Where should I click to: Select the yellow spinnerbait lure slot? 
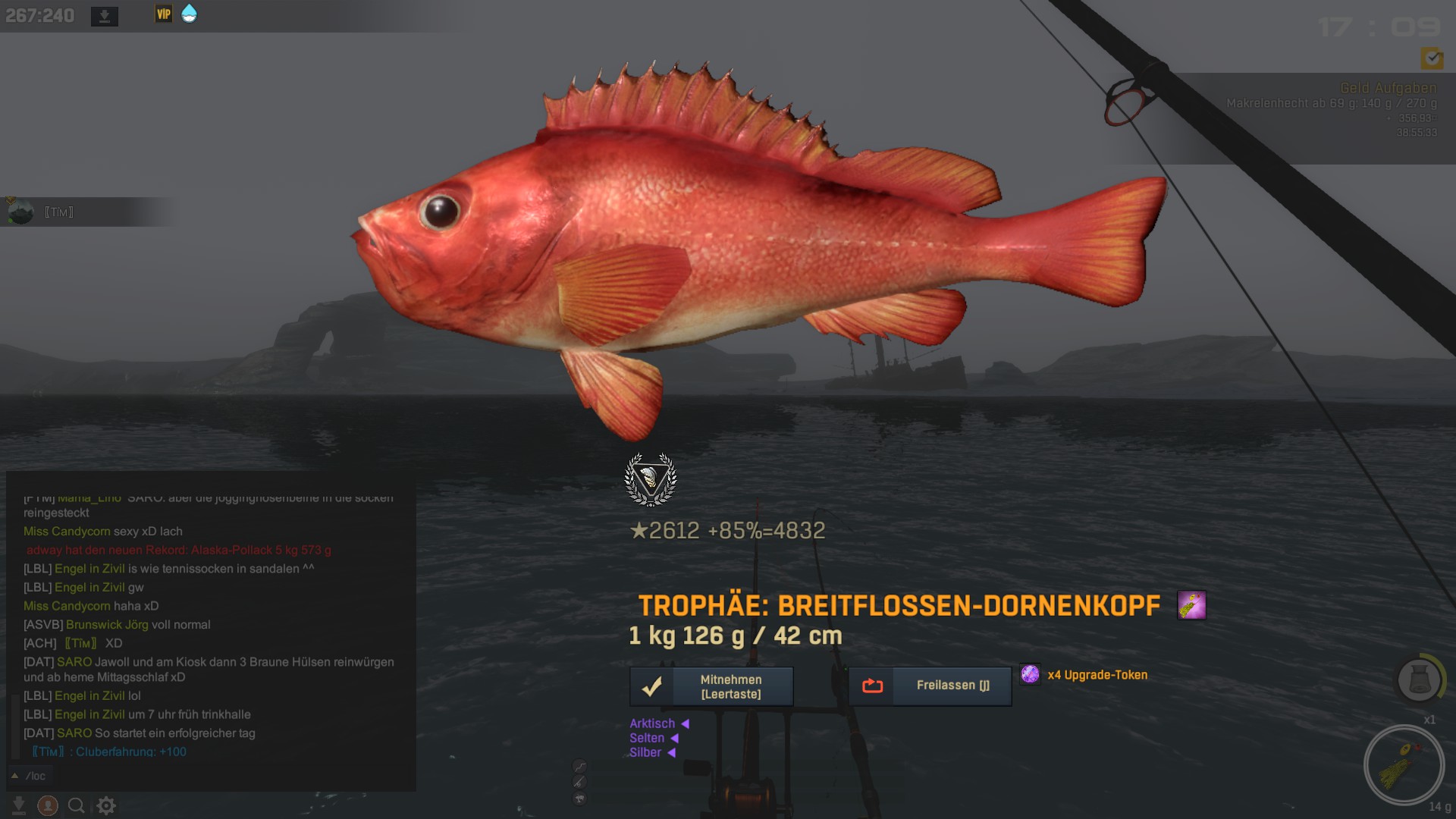[1404, 766]
